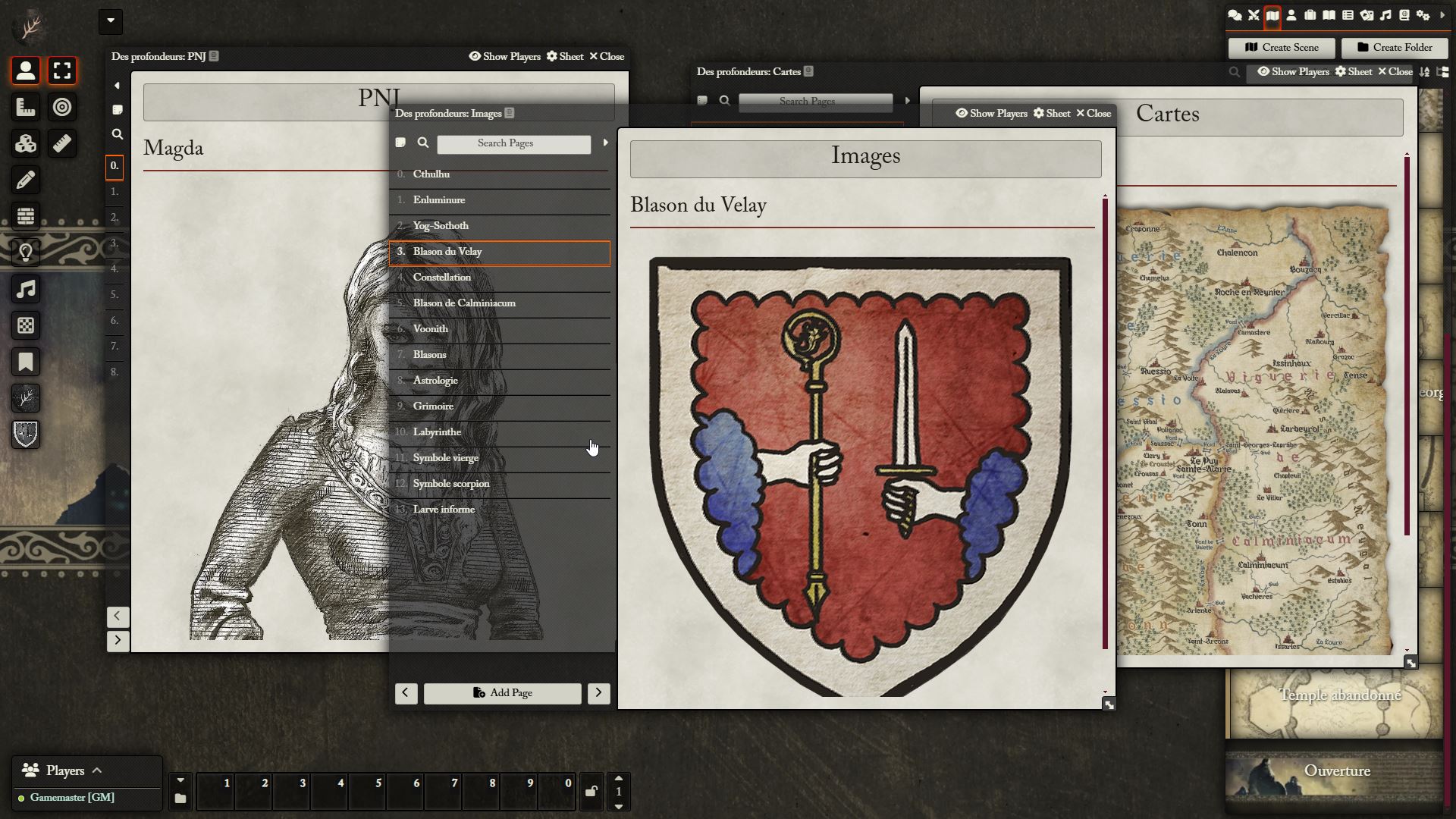Open the Blason de Calminiacum page
This screenshot has height=819, width=1456.
[x=464, y=303]
